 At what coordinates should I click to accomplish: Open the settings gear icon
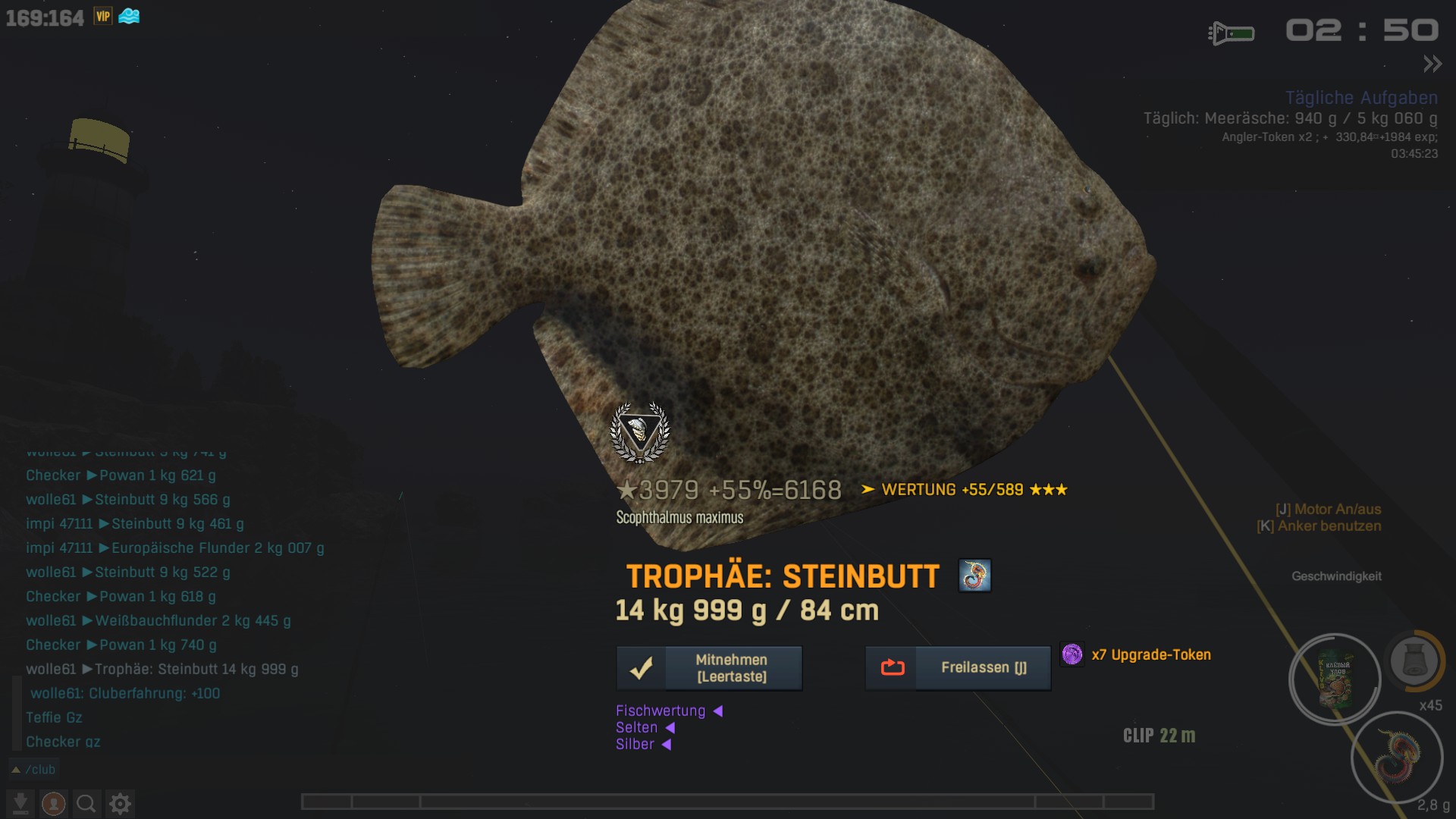[120, 803]
